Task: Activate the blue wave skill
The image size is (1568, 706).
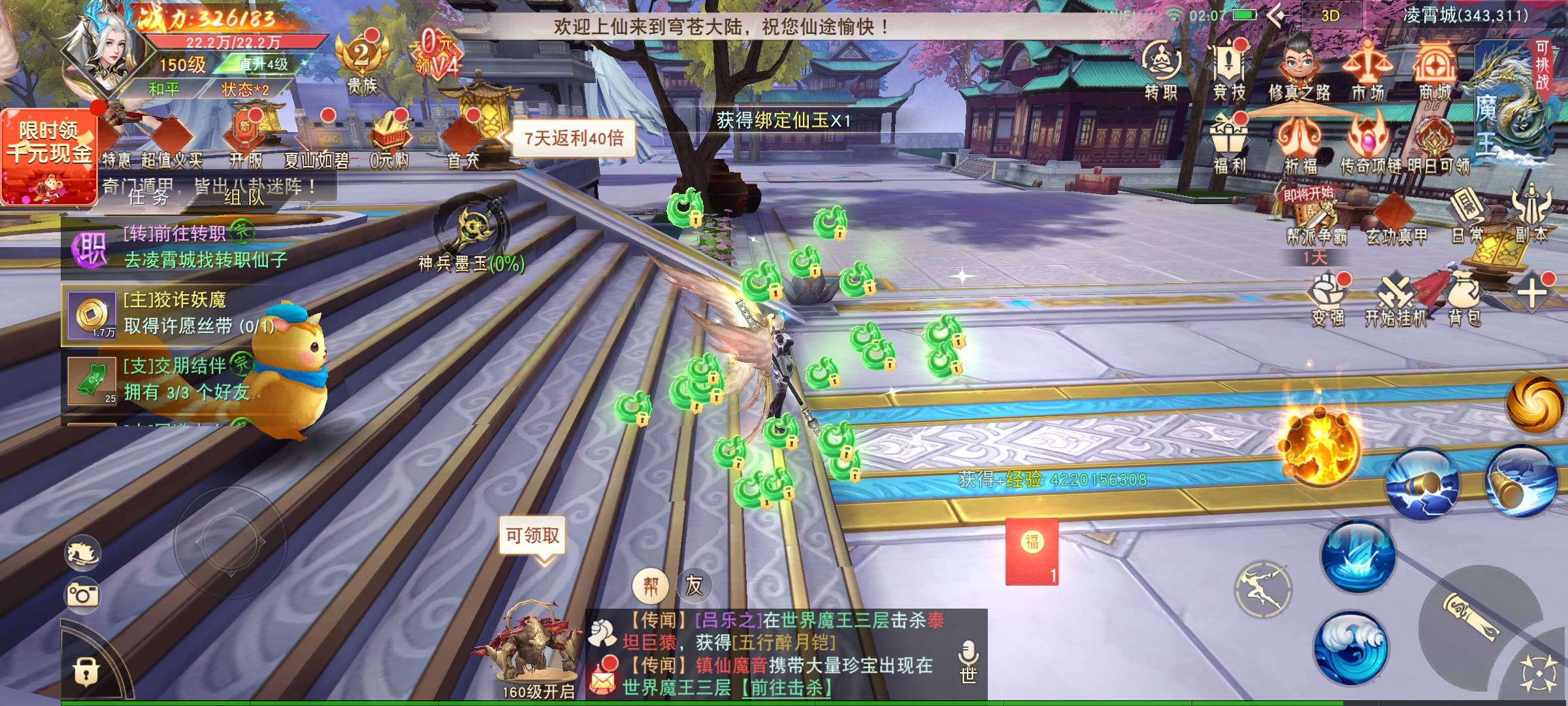Action: pyautogui.click(x=1350, y=647)
